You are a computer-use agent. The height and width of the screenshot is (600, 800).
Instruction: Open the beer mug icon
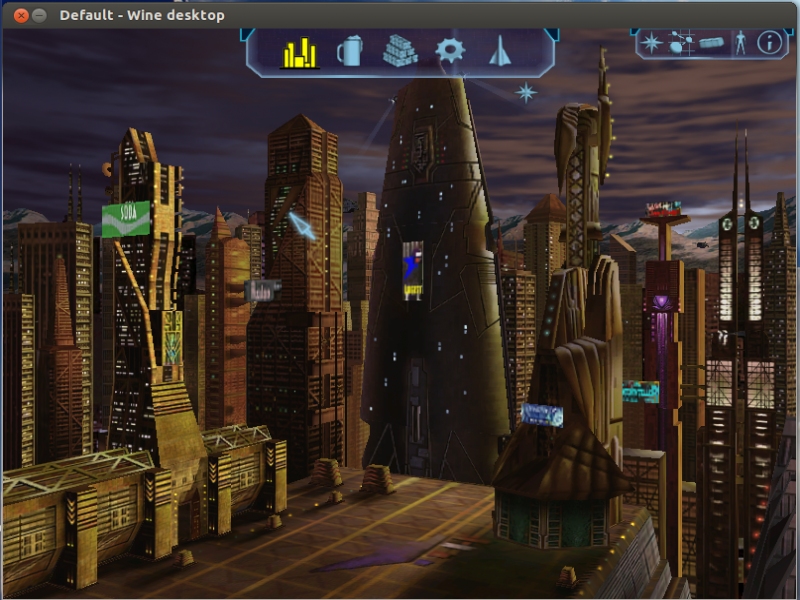click(x=349, y=51)
